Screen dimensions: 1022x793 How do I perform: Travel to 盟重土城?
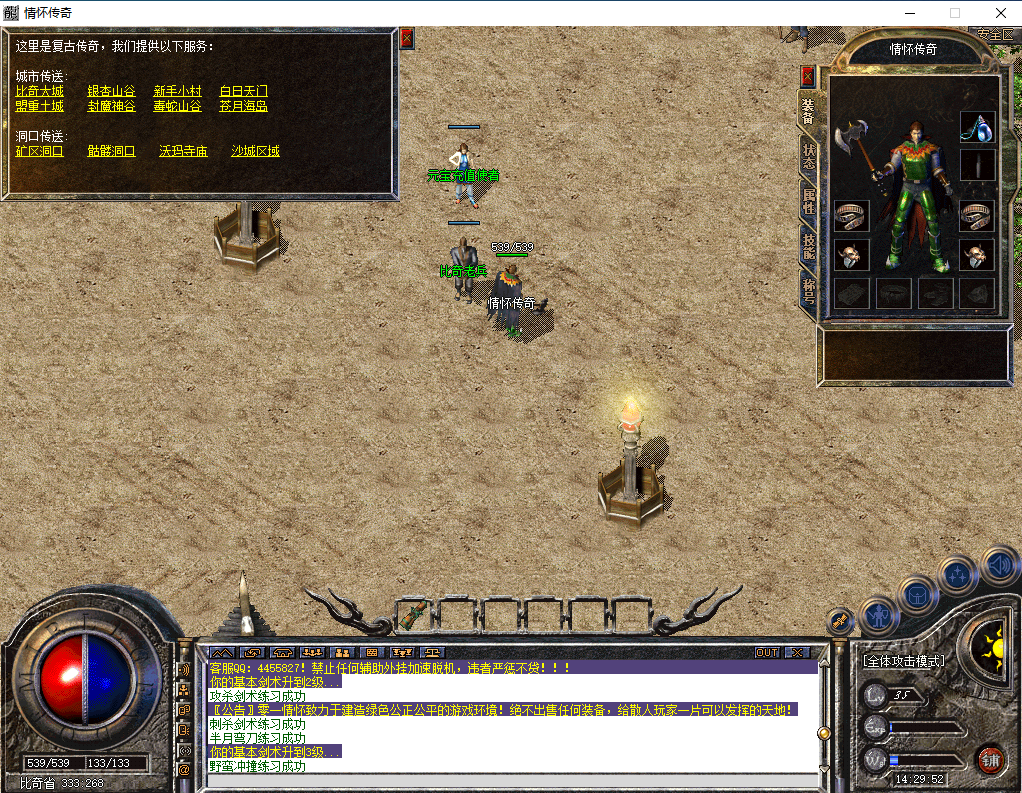pyautogui.click(x=40, y=106)
